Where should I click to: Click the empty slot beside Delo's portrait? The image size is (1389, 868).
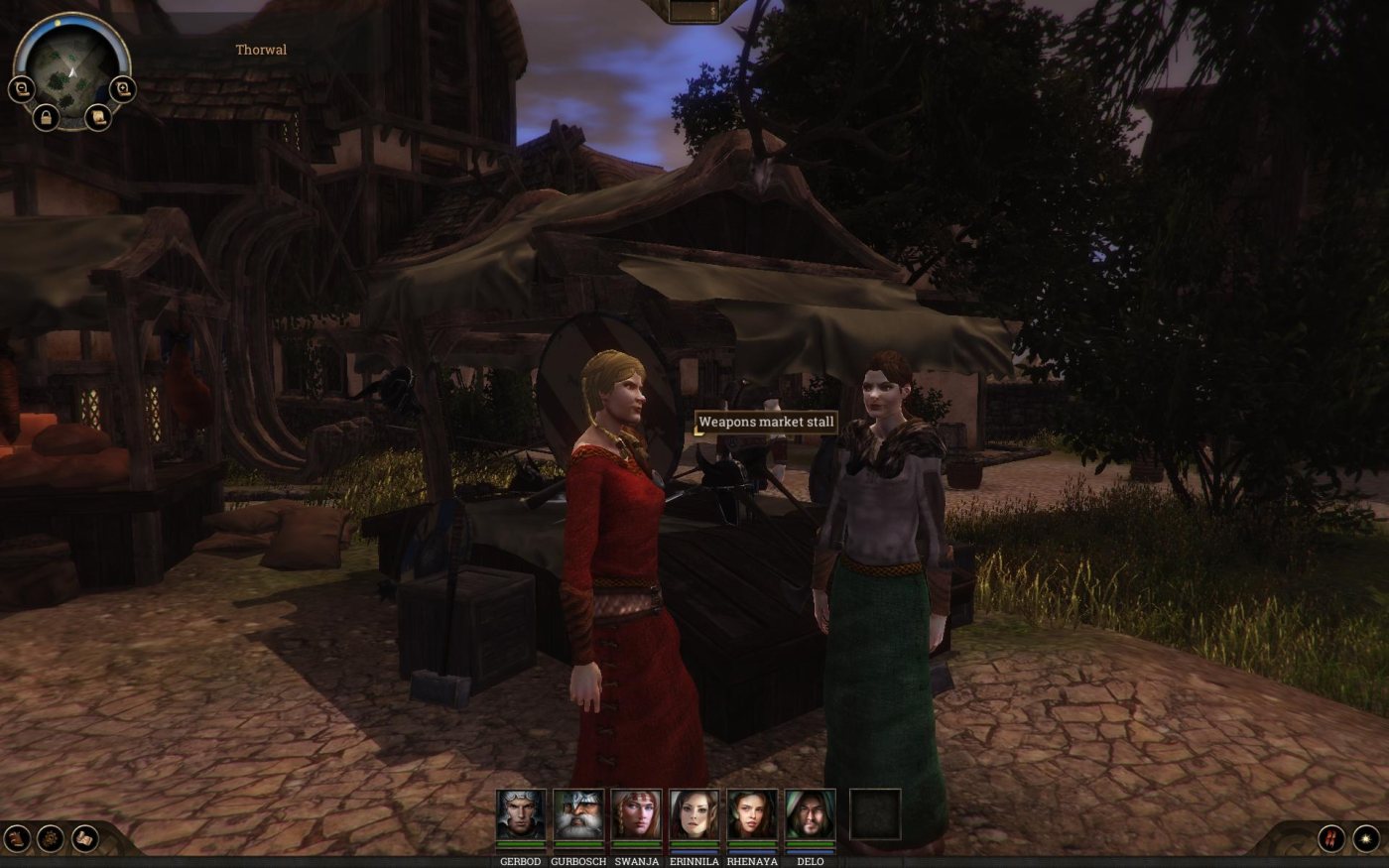click(875, 814)
